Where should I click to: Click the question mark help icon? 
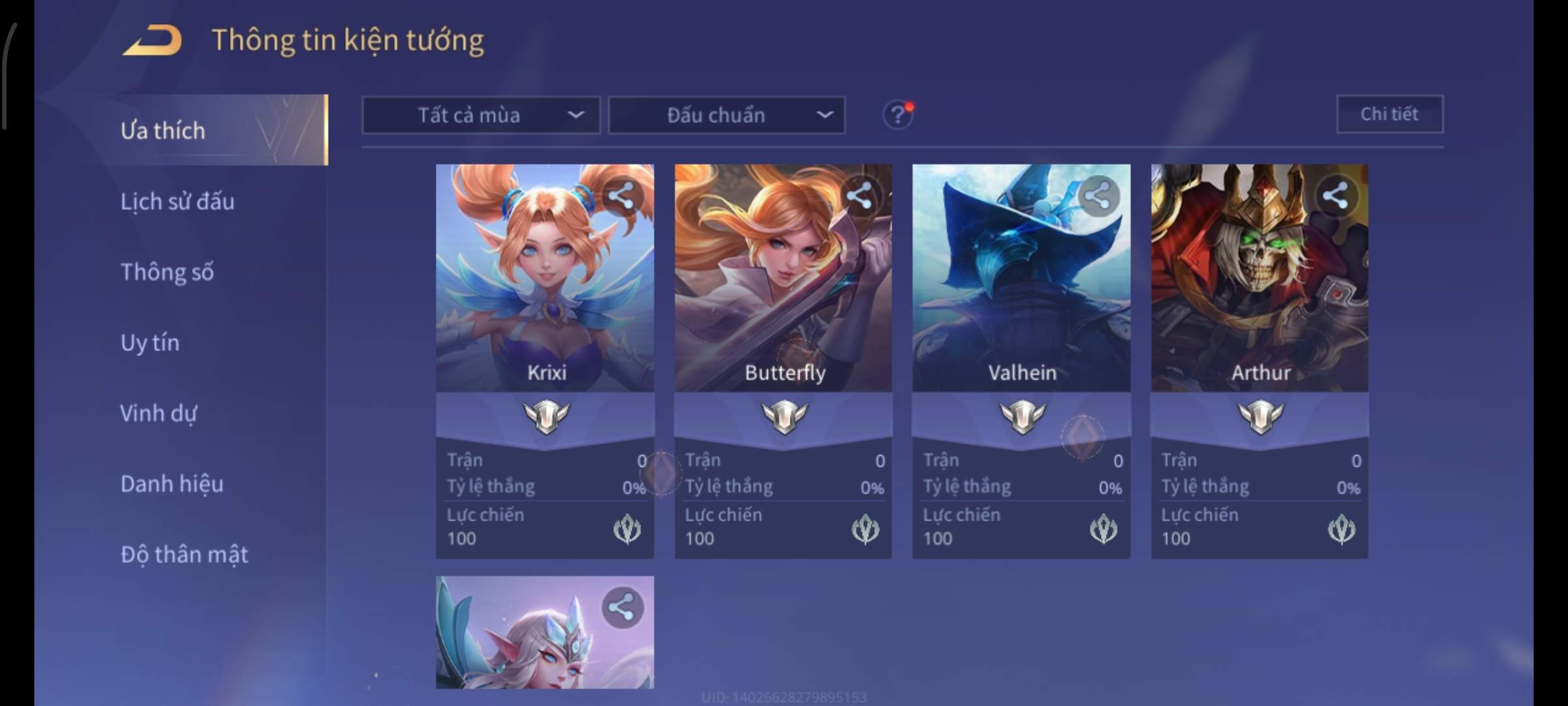point(898,115)
